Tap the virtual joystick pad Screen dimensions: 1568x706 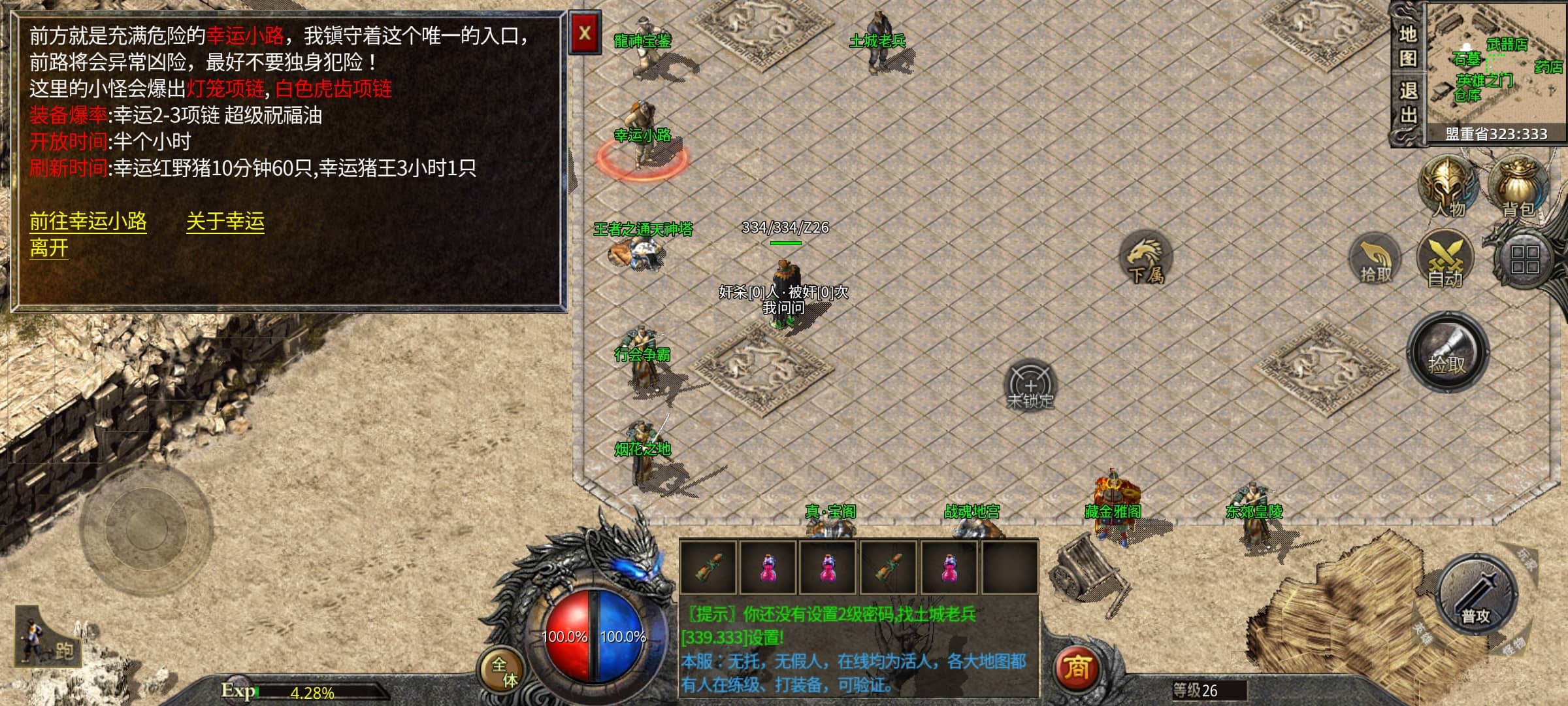tap(146, 527)
